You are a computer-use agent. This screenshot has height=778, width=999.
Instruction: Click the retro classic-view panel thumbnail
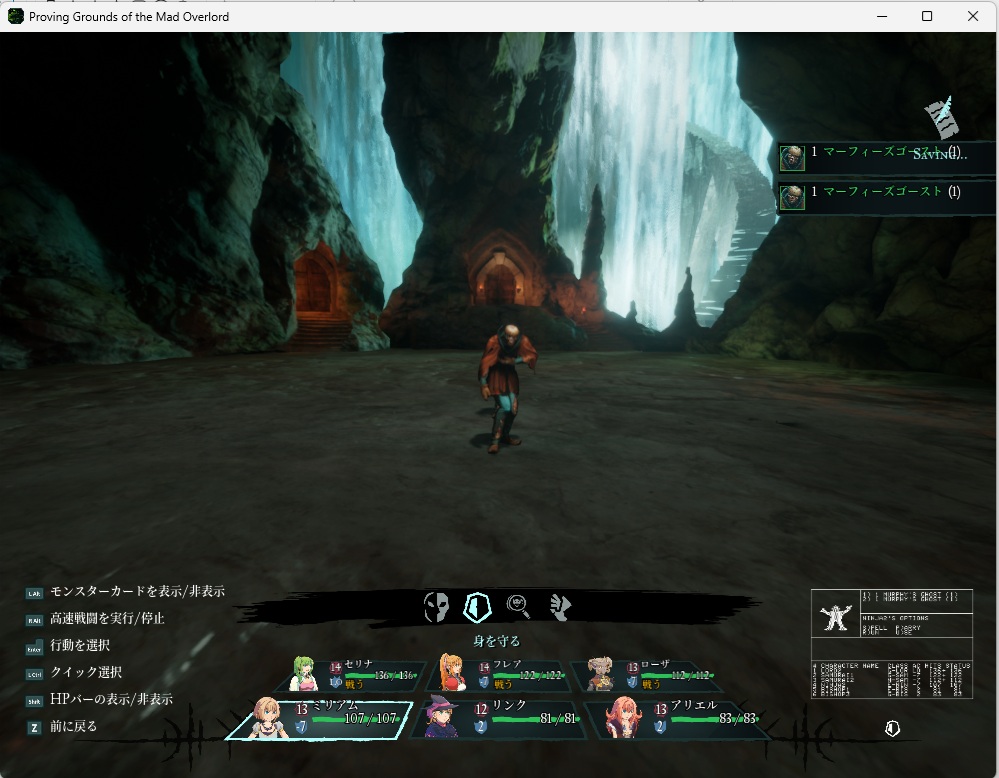coord(891,643)
